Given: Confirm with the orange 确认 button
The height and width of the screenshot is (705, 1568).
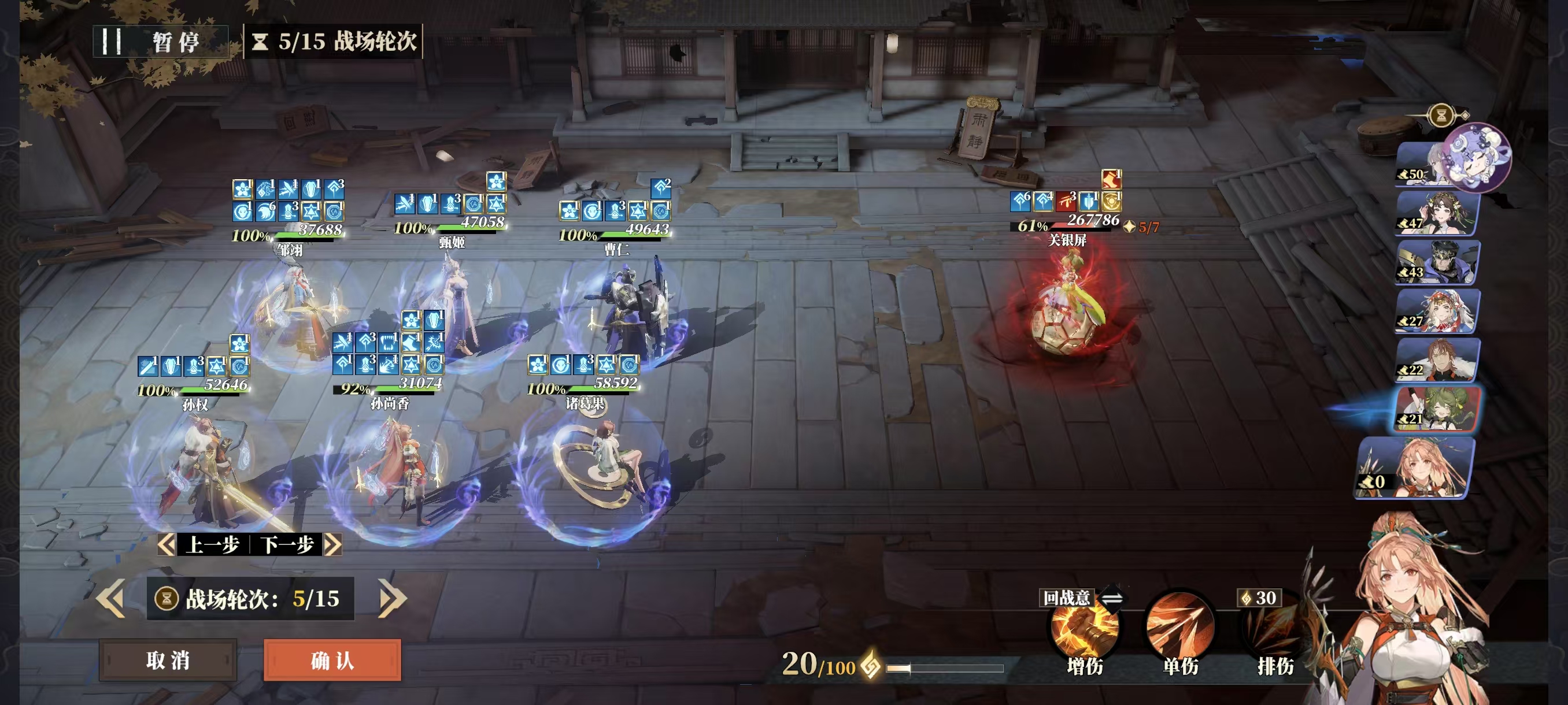Looking at the screenshot, I should tap(332, 660).
